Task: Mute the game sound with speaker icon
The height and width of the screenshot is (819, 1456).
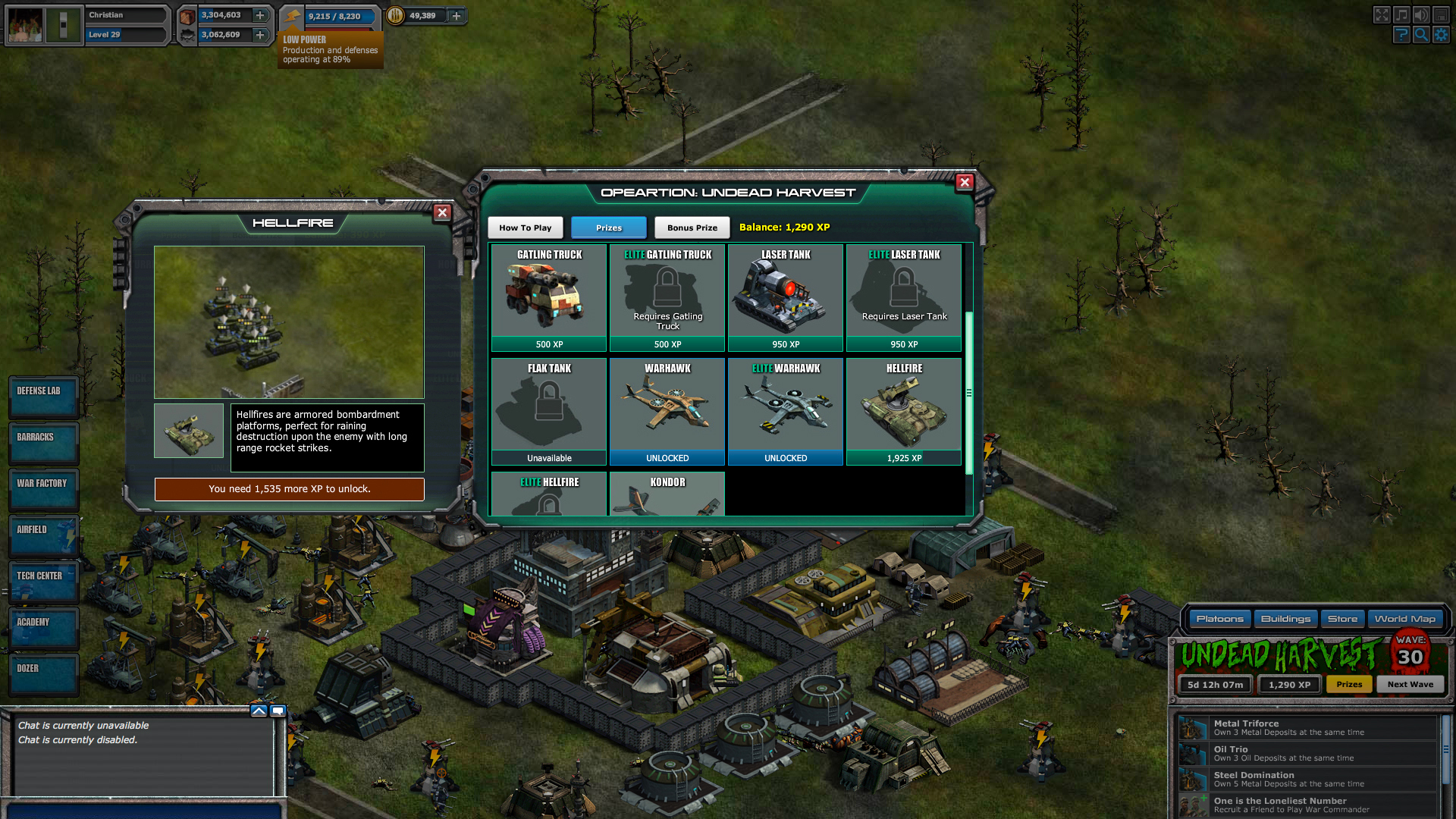Action: pos(1421,14)
